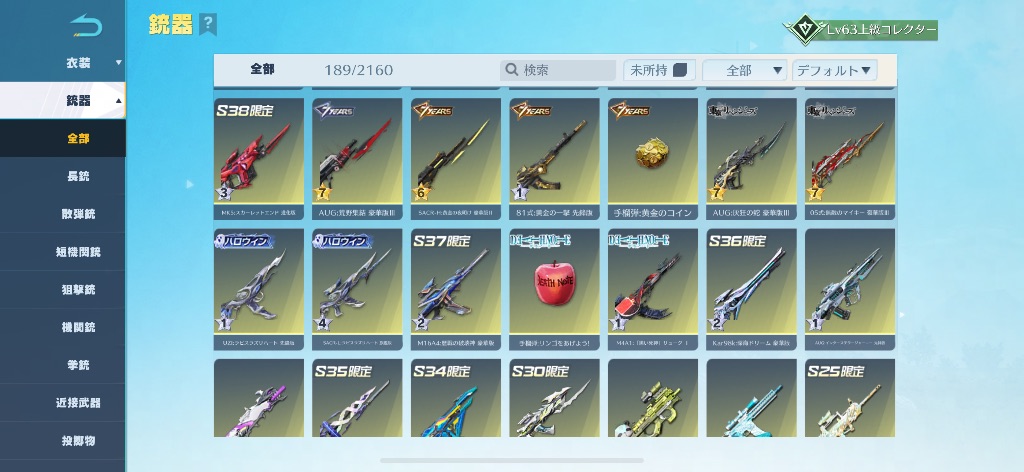Viewport: 1024px width, 472px height.
Task: Switch to 近接武器 melee weapons
Action: click(x=78, y=403)
